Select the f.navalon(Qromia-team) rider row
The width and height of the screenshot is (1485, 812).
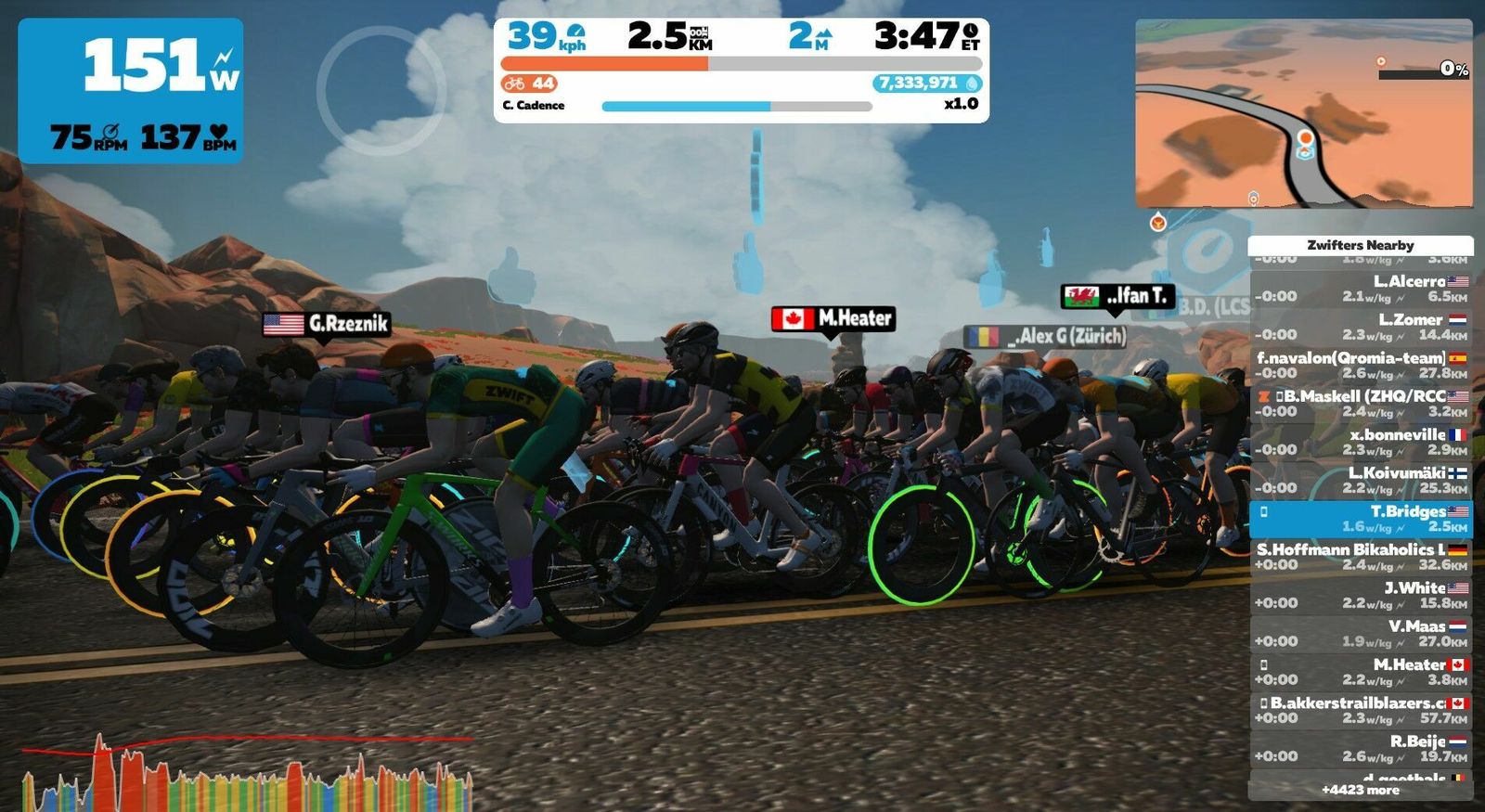pyautogui.click(x=1361, y=366)
